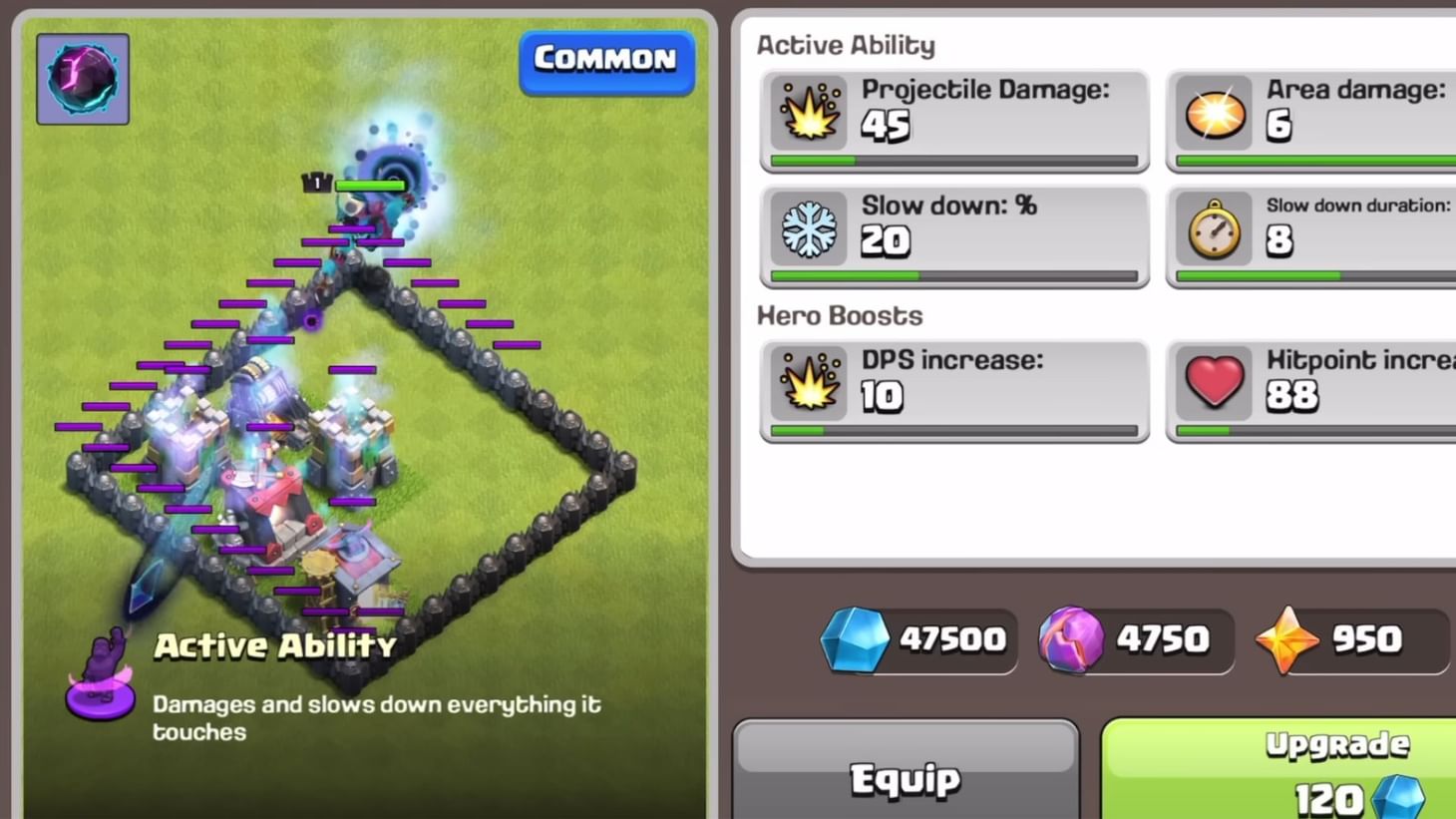Click the Projectile Damage explosion icon
This screenshot has width=1456, height=819.
(x=808, y=113)
